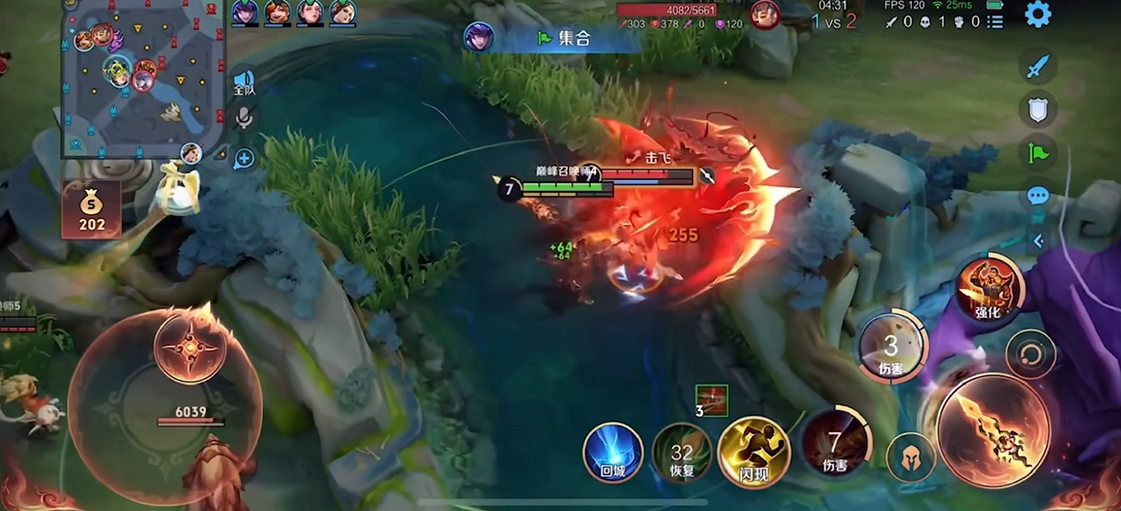
Task: Tap the circular arrow button above attack
Action: click(1031, 354)
